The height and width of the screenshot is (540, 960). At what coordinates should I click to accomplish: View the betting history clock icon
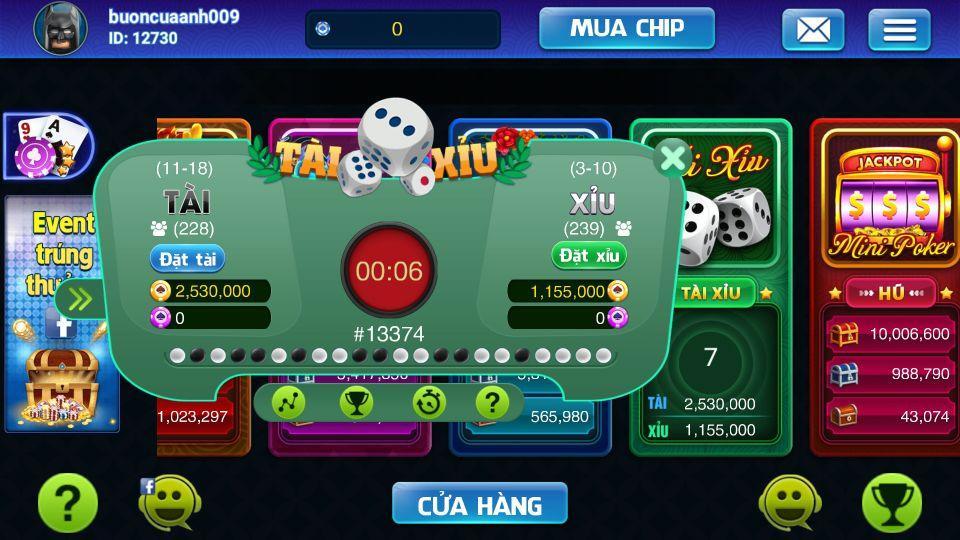pyautogui.click(x=429, y=402)
